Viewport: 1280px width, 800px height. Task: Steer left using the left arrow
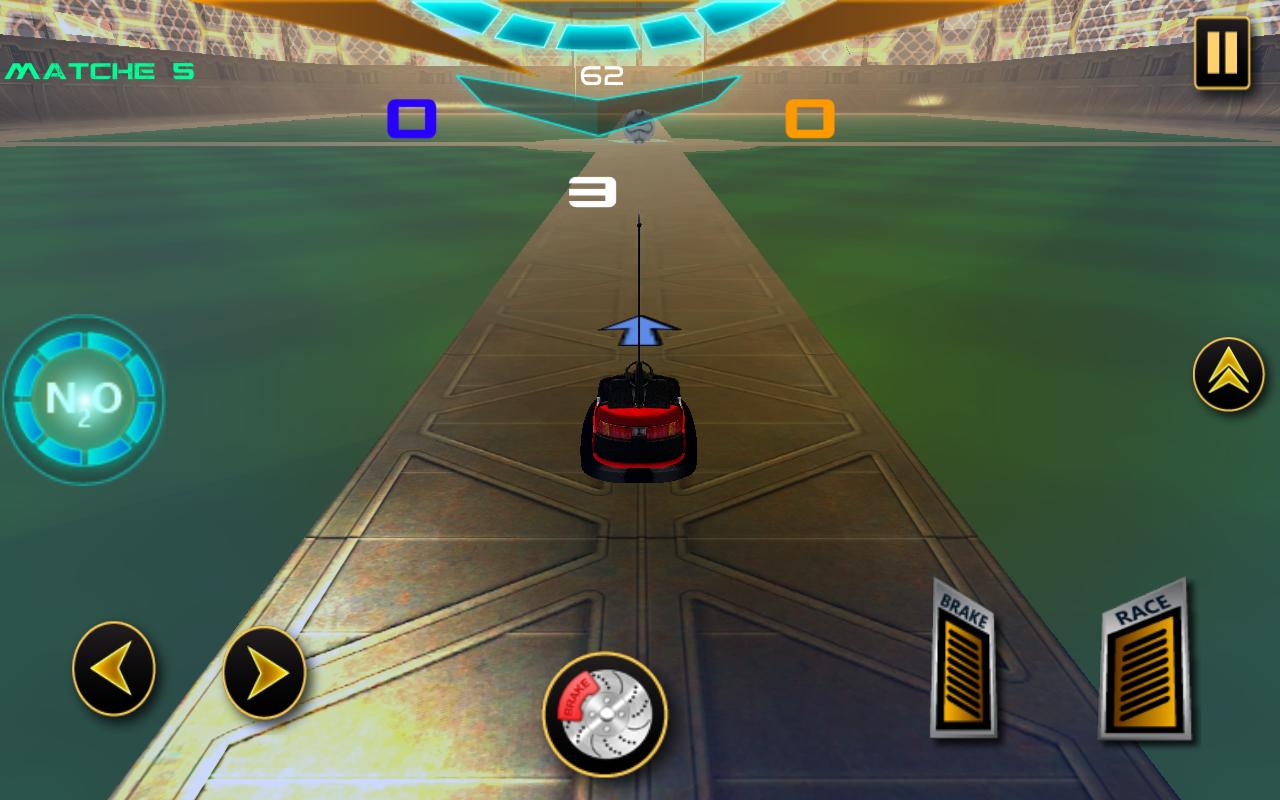113,670
